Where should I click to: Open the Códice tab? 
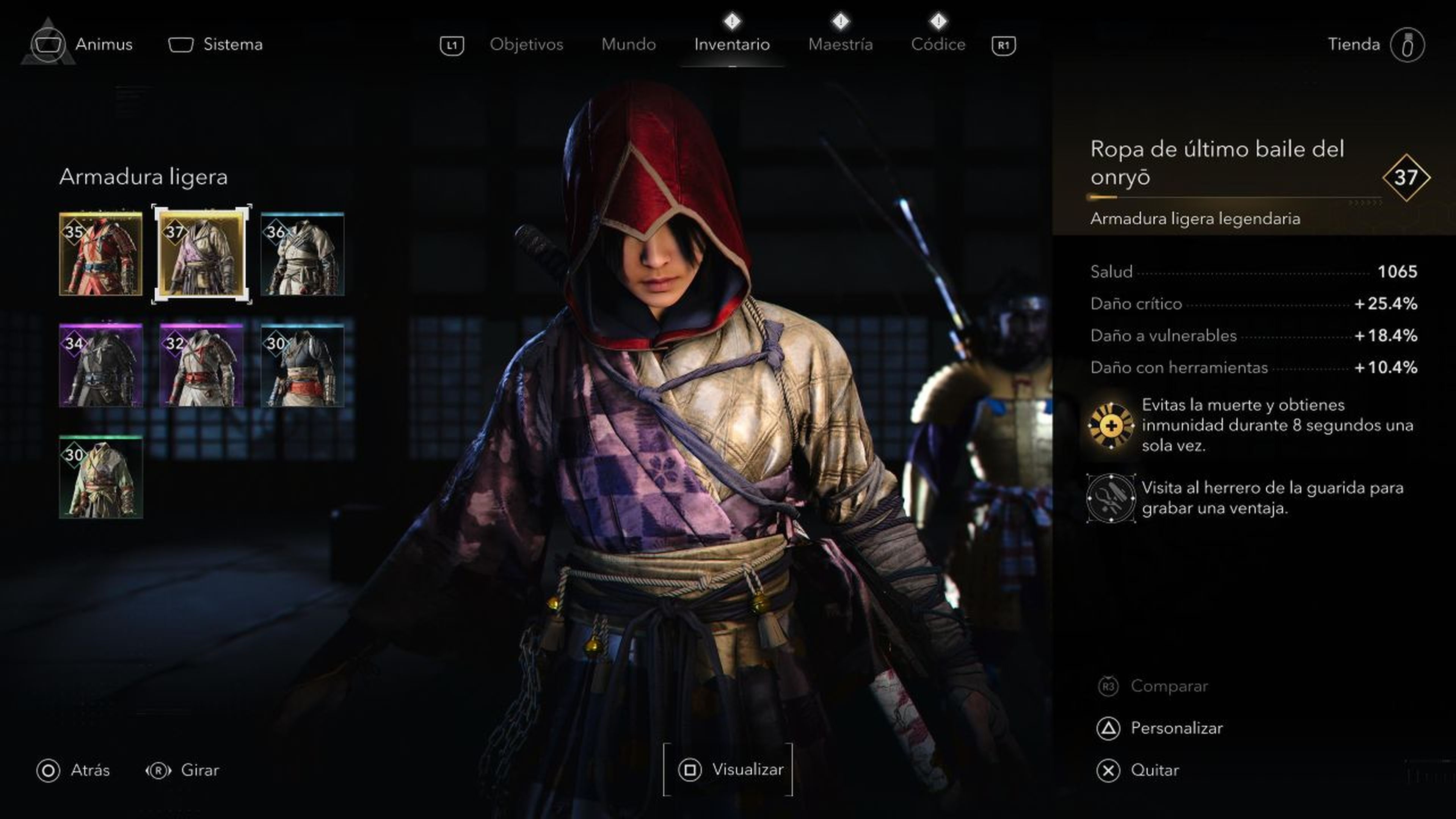[x=938, y=44]
